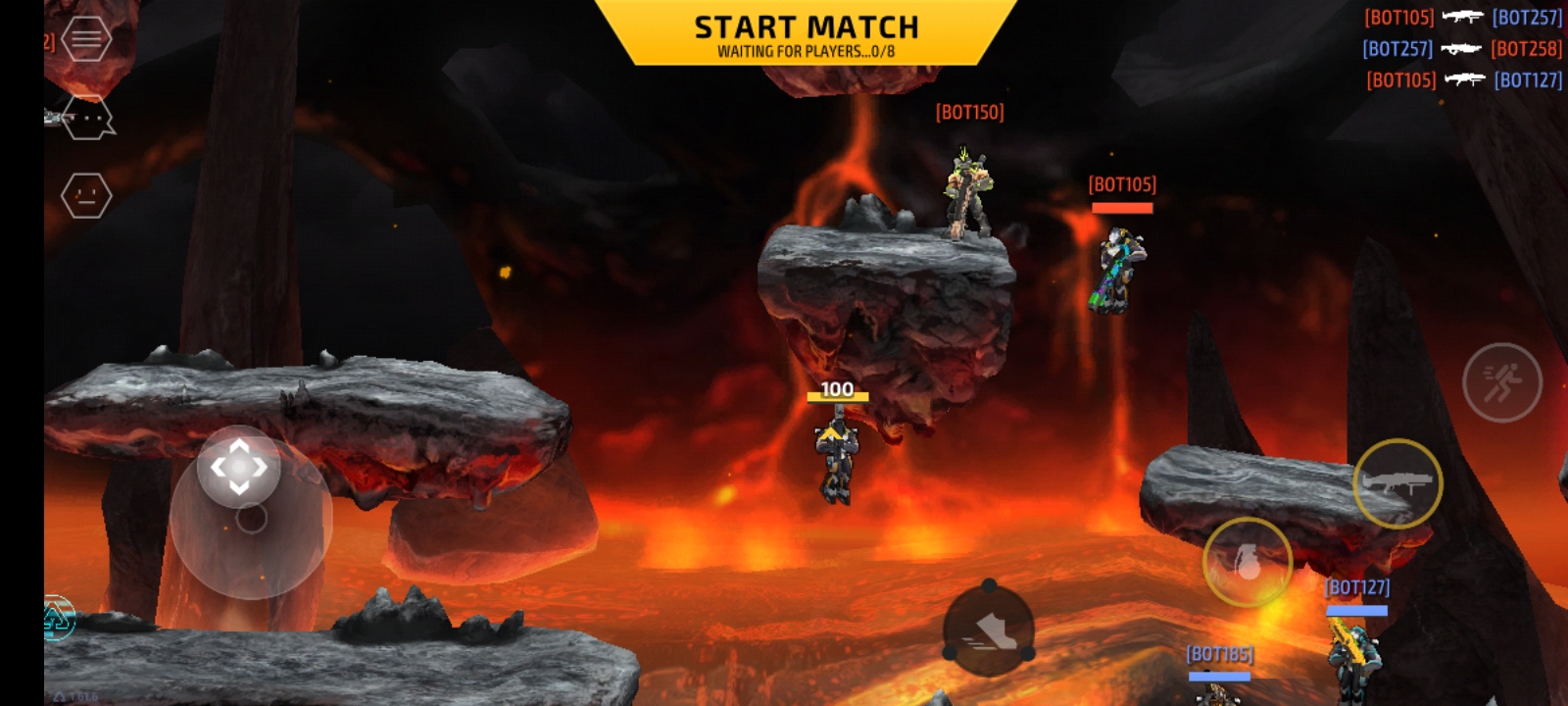Tap the movement joystick arrows knob
1568x706 pixels.
(239, 468)
